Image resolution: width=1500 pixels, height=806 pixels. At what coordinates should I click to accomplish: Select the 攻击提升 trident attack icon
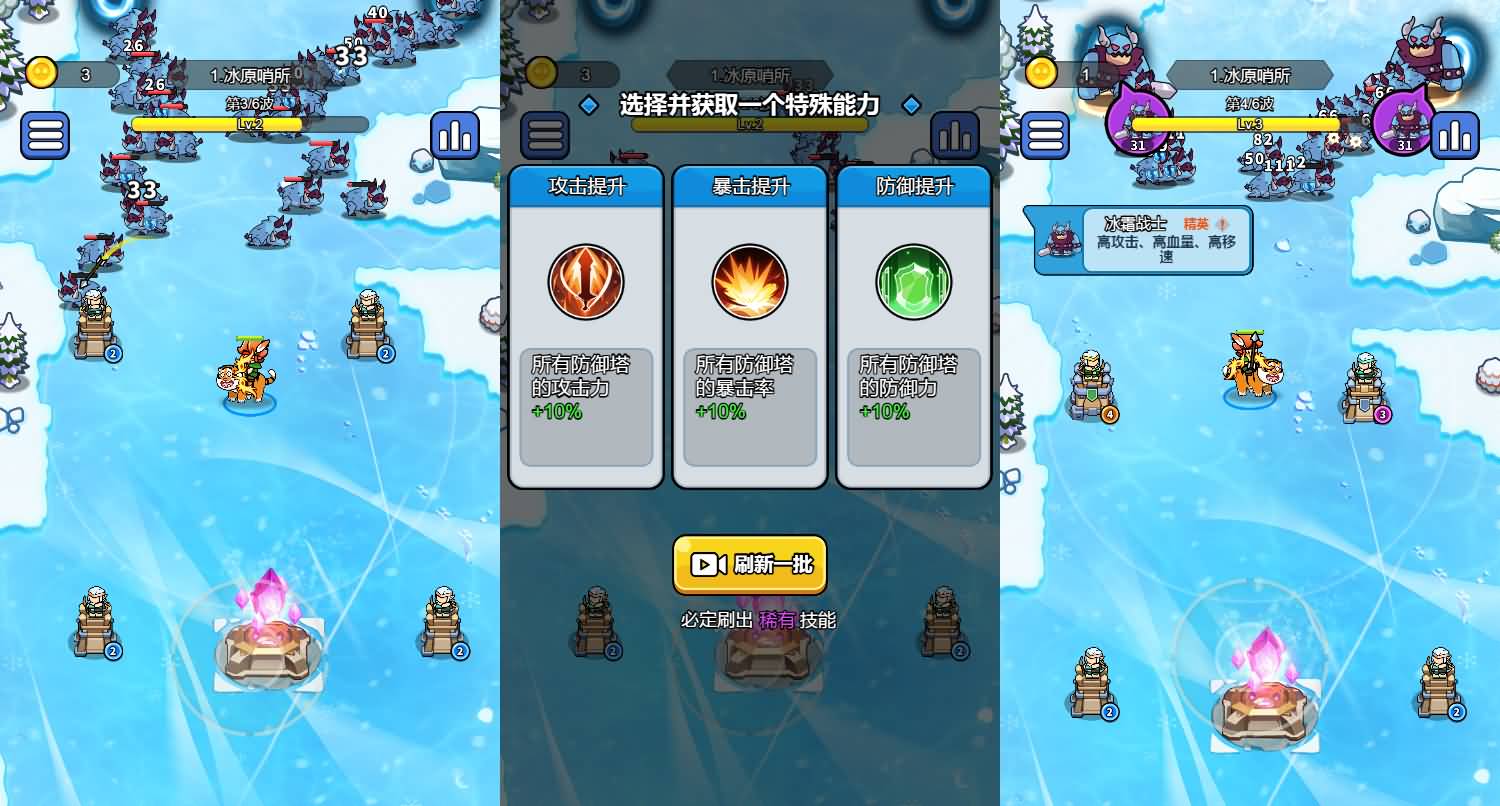(586, 282)
